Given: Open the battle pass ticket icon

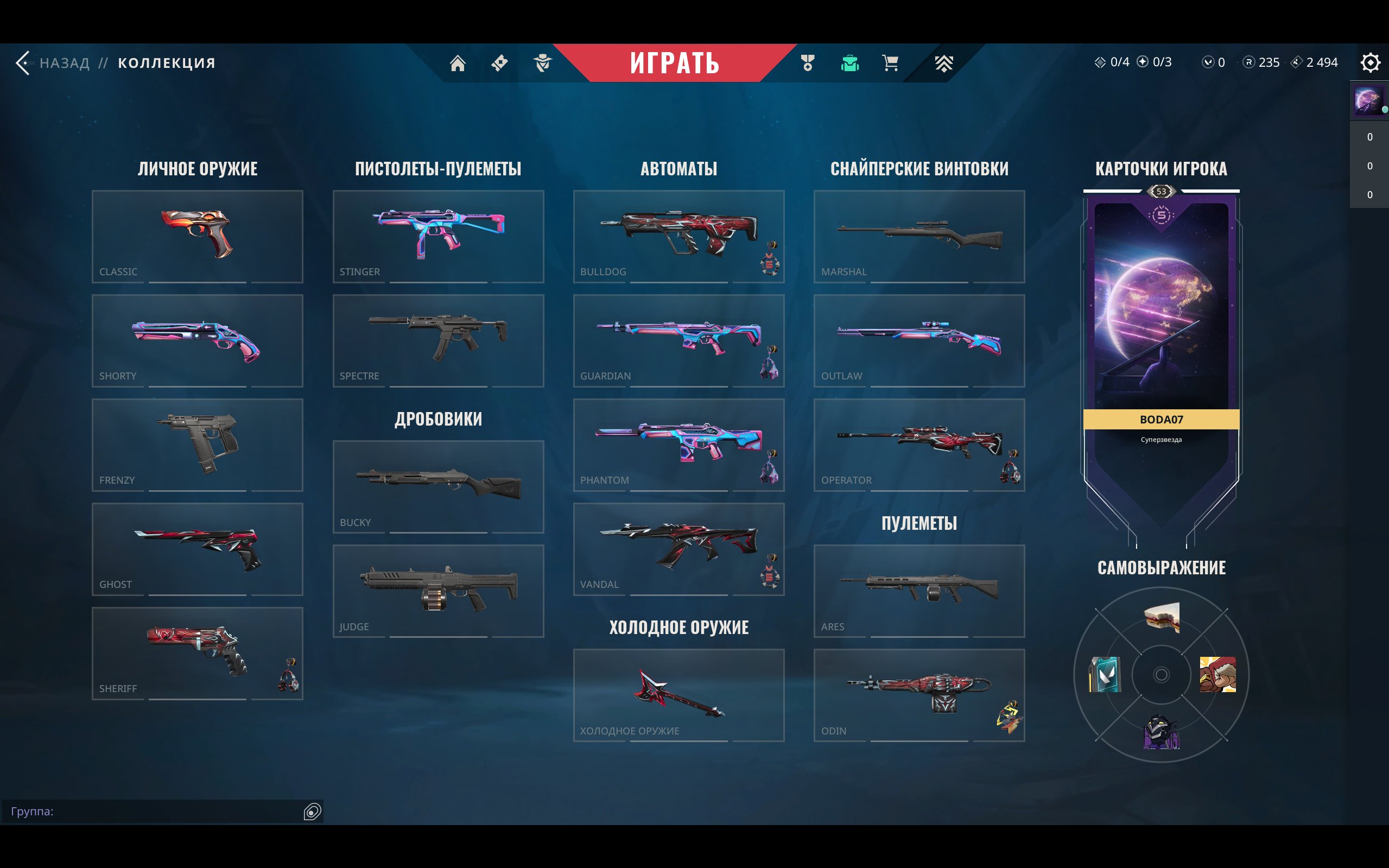Looking at the screenshot, I should 499,63.
